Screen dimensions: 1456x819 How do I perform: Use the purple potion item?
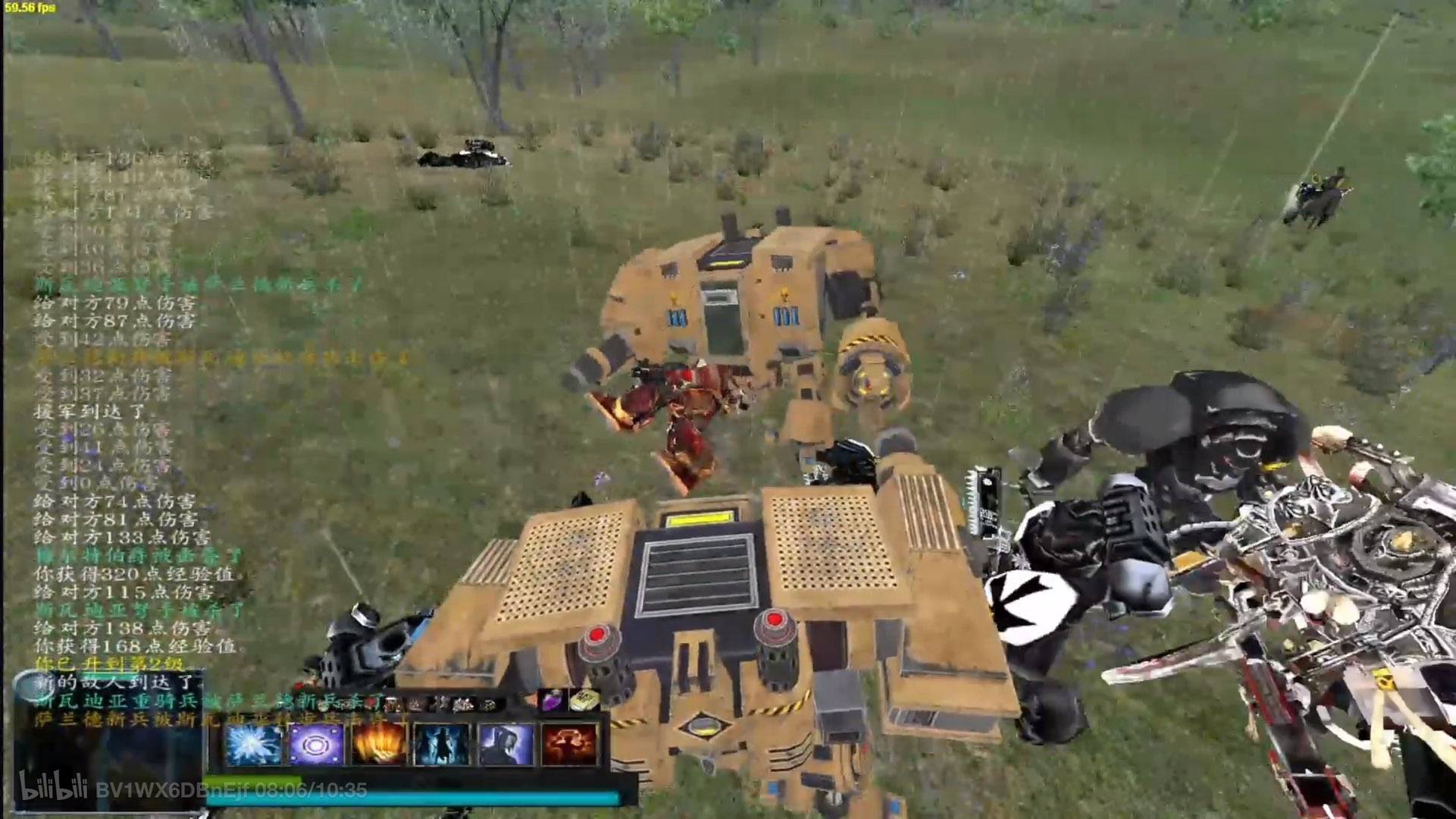coord(549,700)
